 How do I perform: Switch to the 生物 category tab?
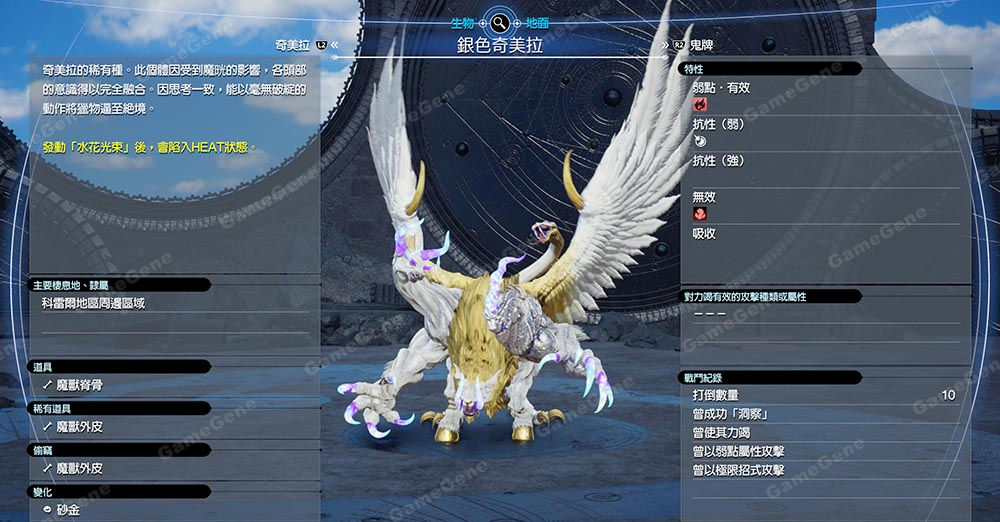click(461, 21)
